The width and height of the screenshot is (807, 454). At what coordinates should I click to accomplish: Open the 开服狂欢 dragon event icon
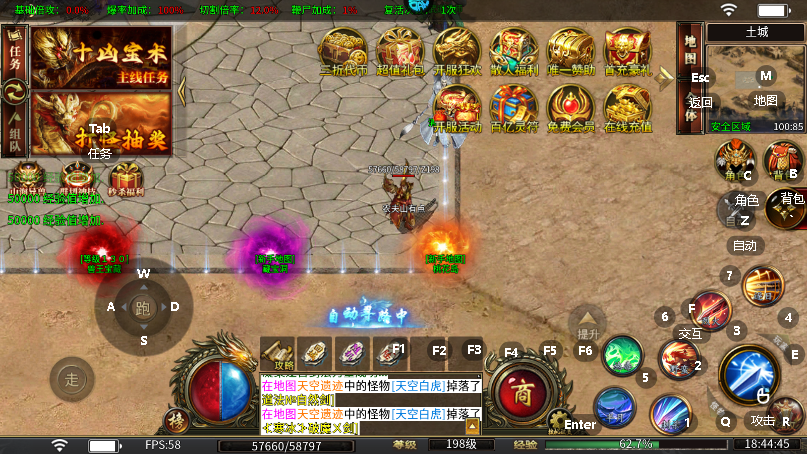tap(457, 51)
